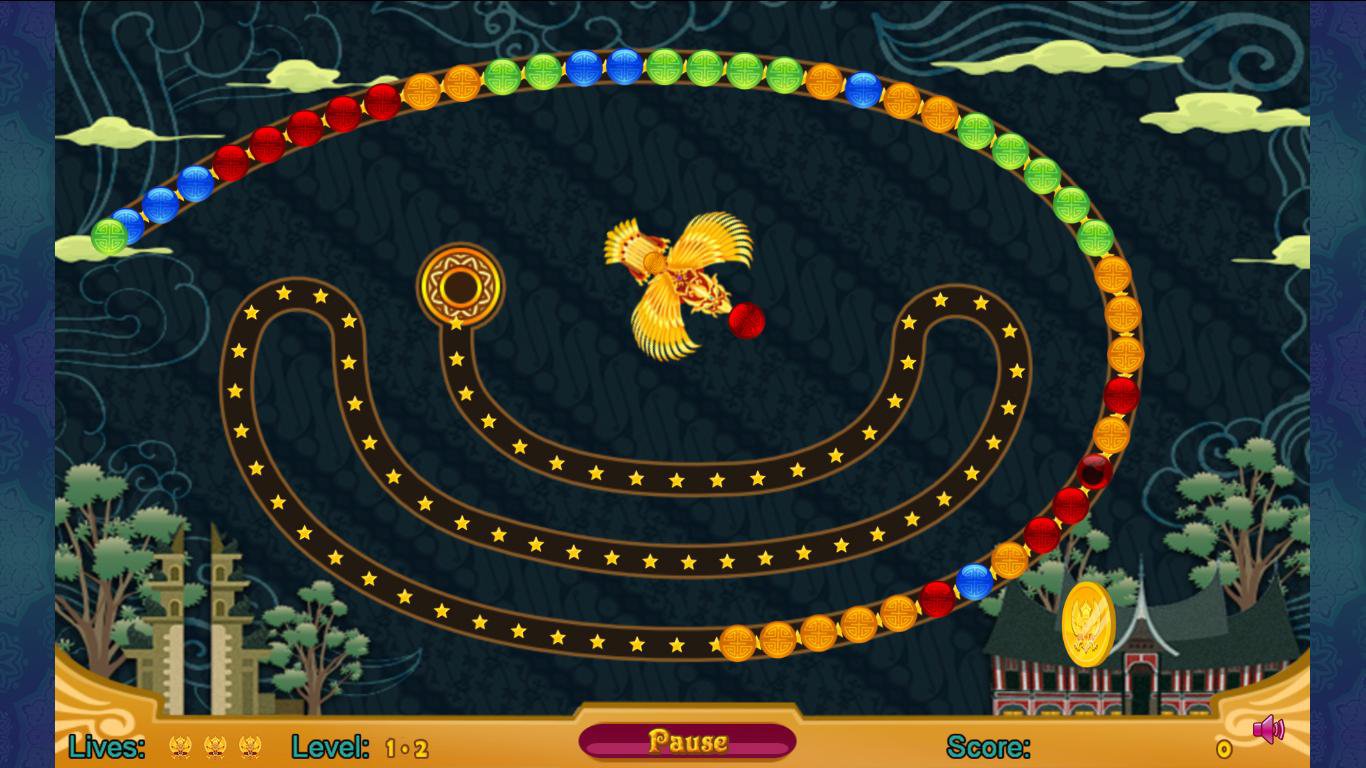Click the red ball loaded on the shooter
1366x768 pixels.
[747, 320]
